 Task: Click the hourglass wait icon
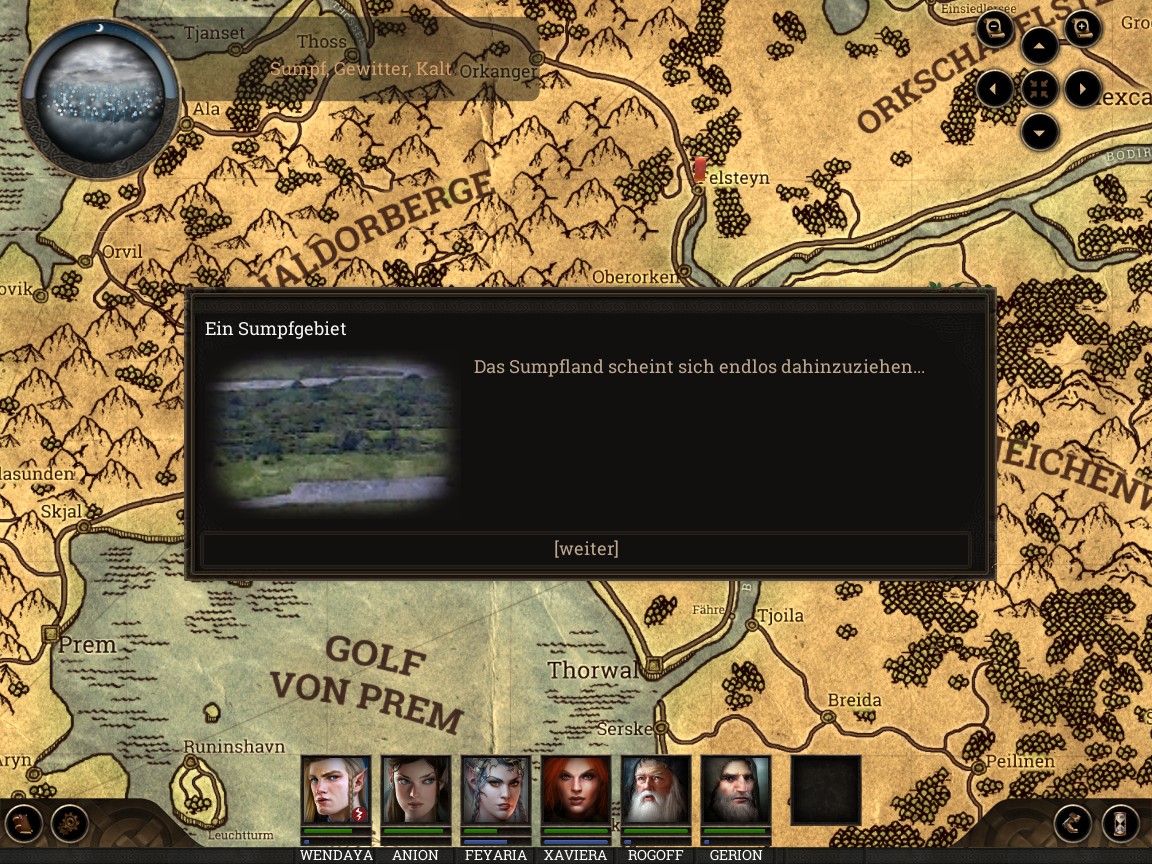[x=1121, y=824]
